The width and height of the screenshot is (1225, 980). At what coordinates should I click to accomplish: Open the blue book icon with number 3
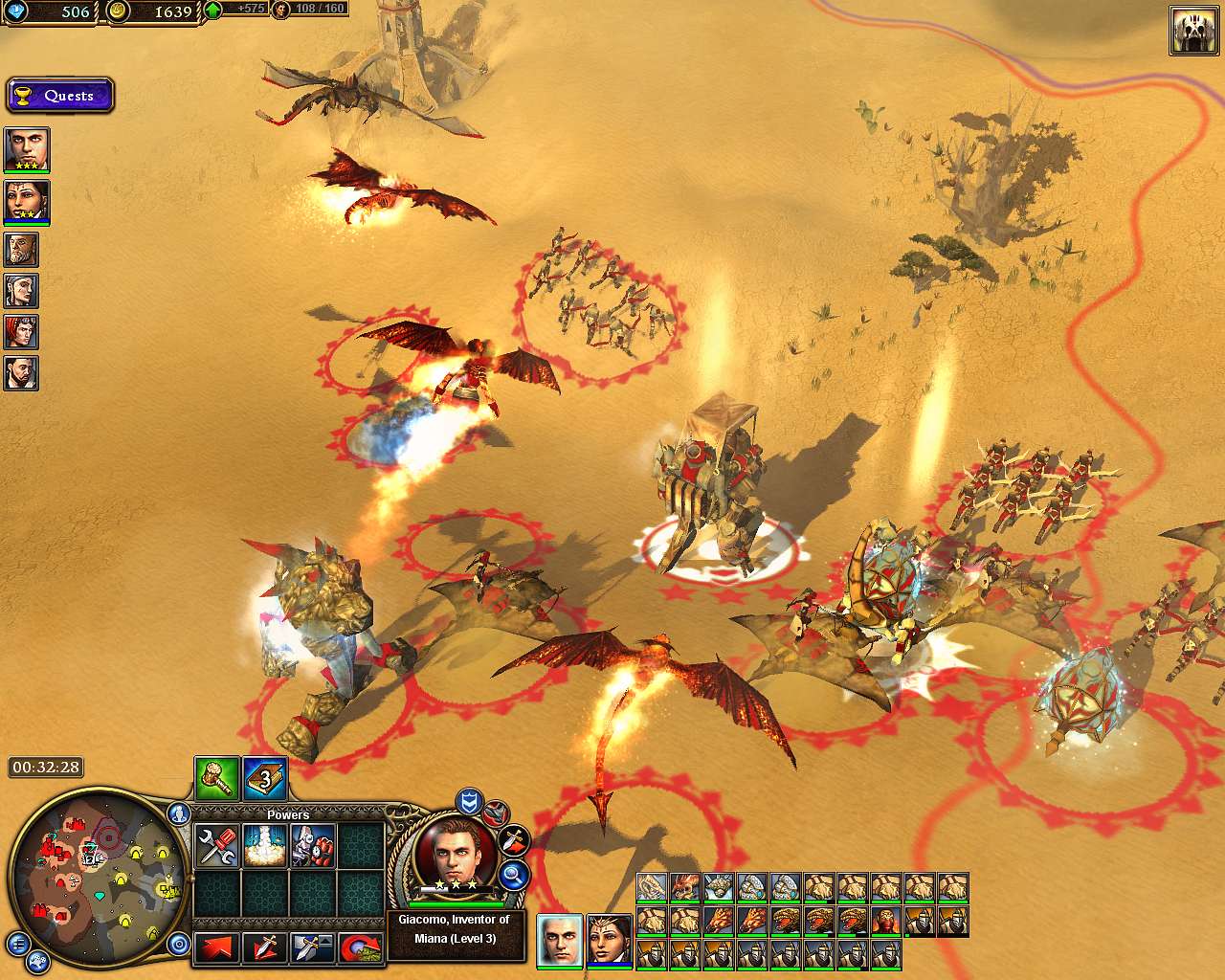coord(265,778)
